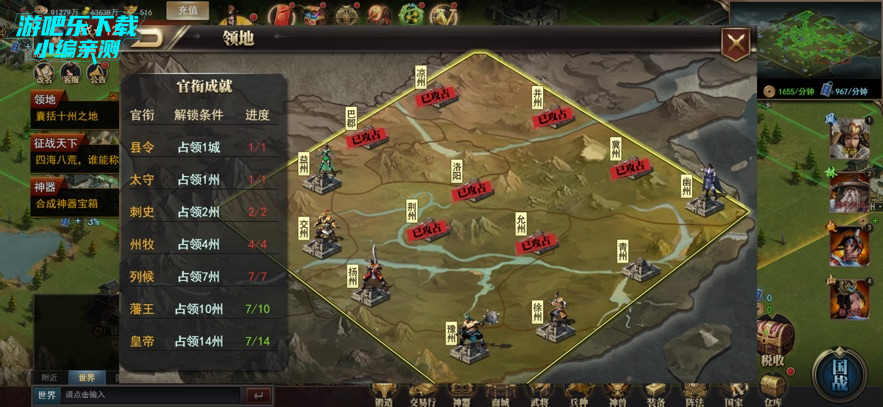The height and width of the screenshot is (407, 883).
Task: Close the 领地 territory panel
Action: [x=736, y=42]
